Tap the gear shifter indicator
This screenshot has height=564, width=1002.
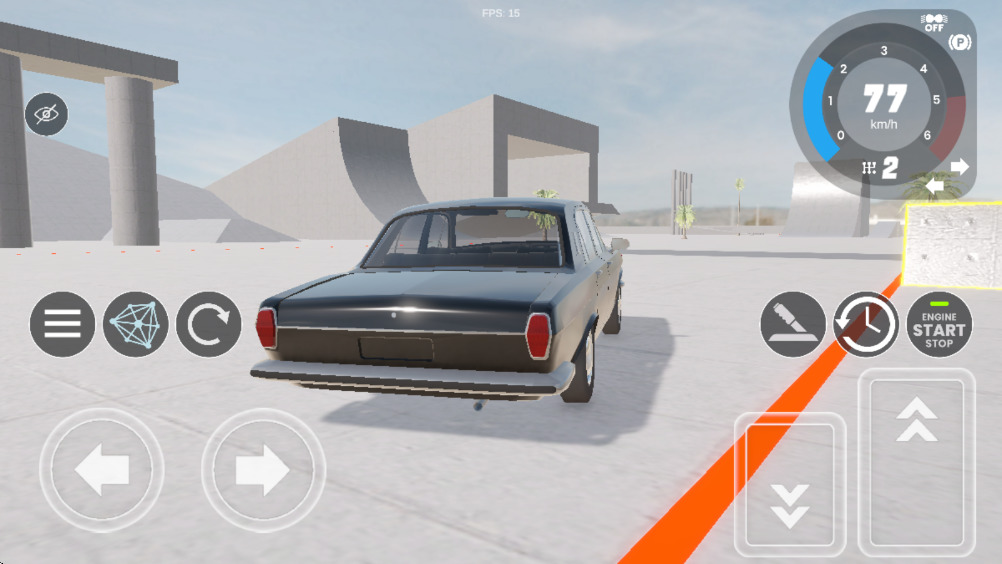(880, 167)
